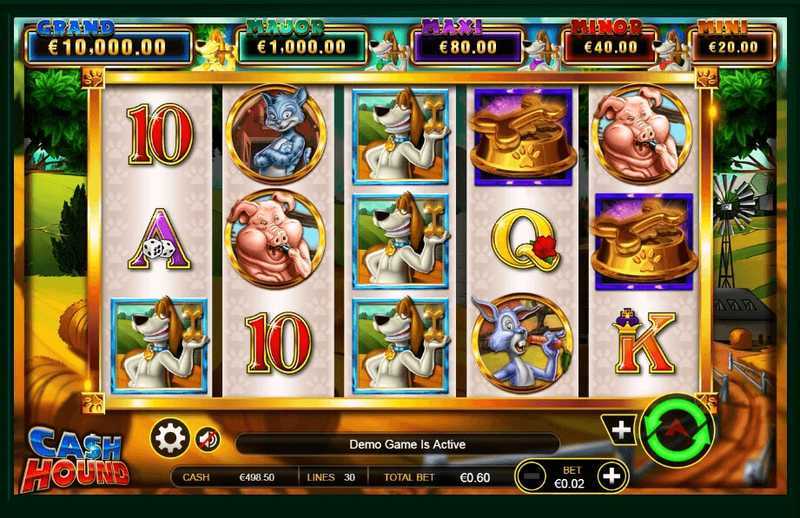Open the gear settings menu
Screen dimensions: 800x518
click(169, 439)
